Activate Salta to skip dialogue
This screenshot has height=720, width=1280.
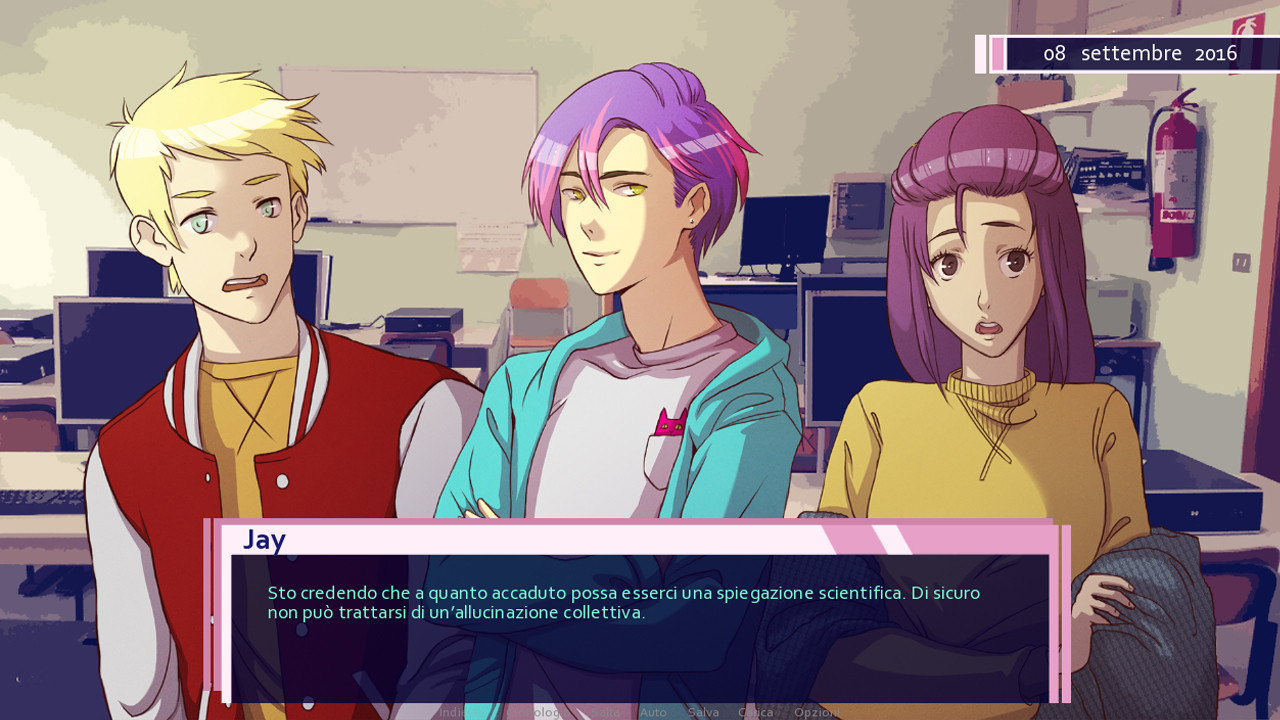(604, 712)
